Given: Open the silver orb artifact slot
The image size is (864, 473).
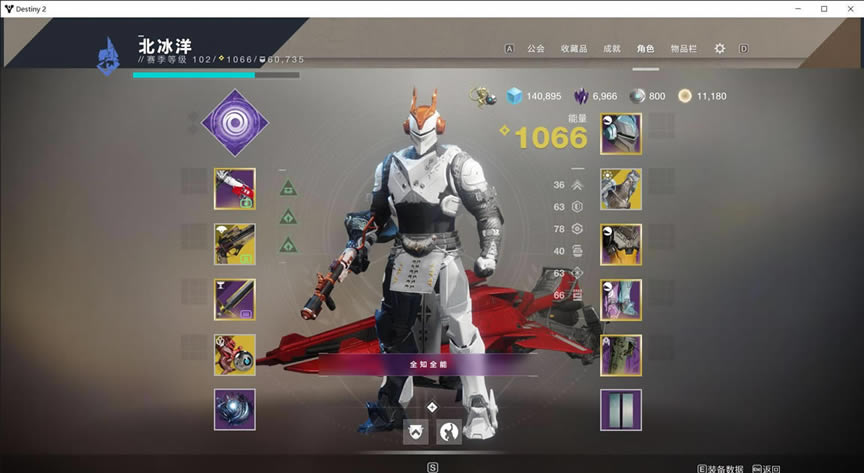Looking at the screenshot, I should tap(234, 409).
